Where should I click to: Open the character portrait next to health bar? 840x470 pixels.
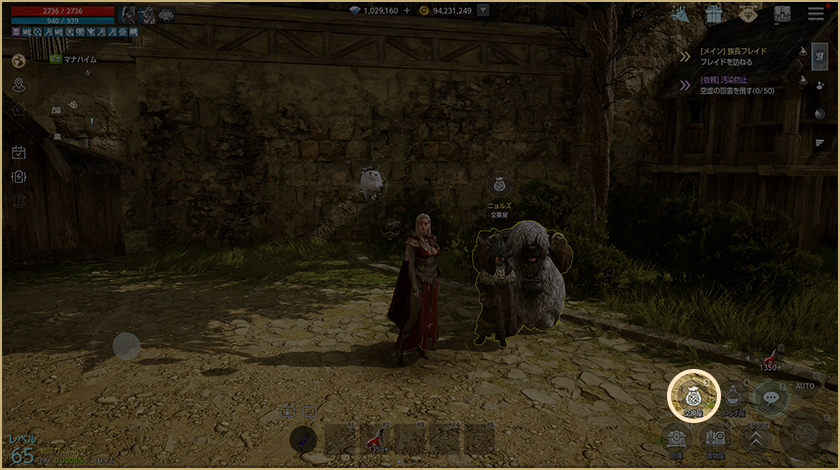point(128,14)
